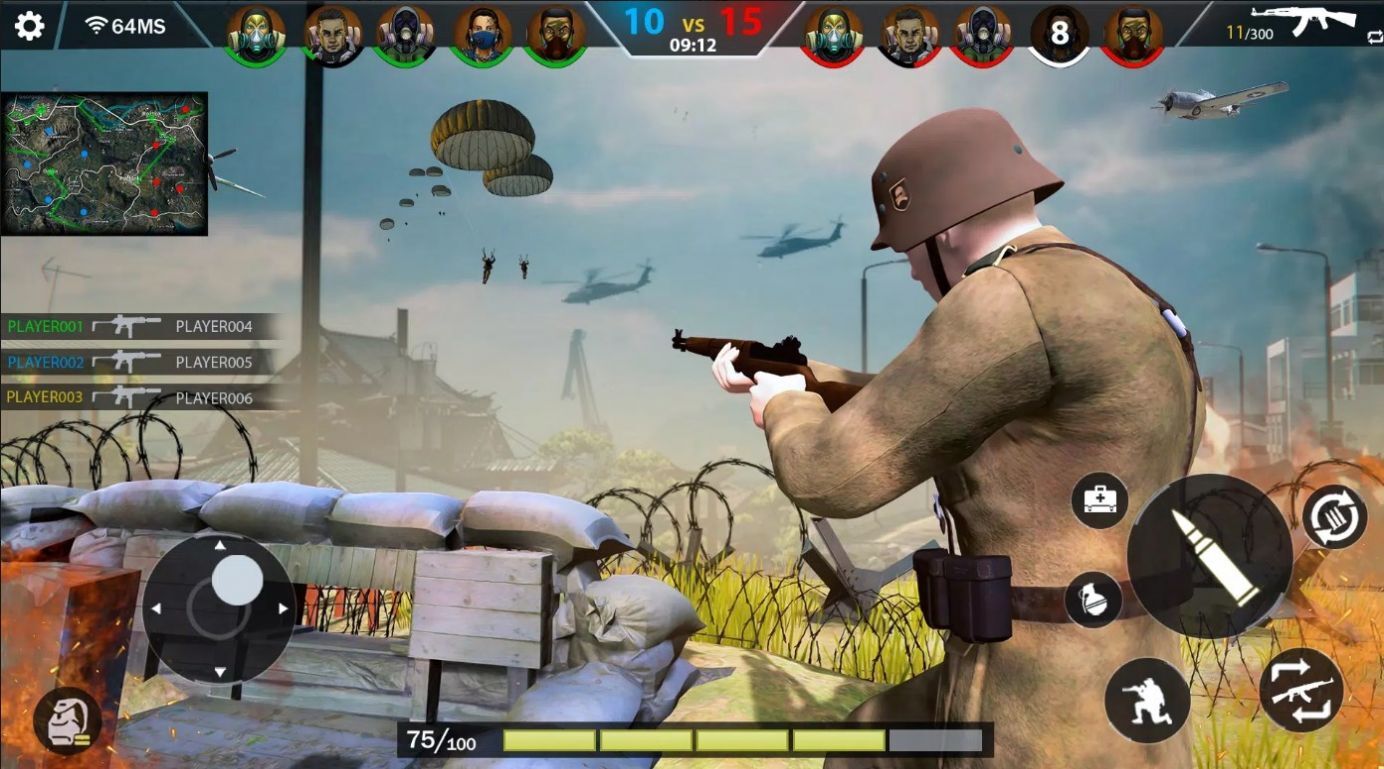
Task: Open the minimap
Action: (x=104, y=164)
